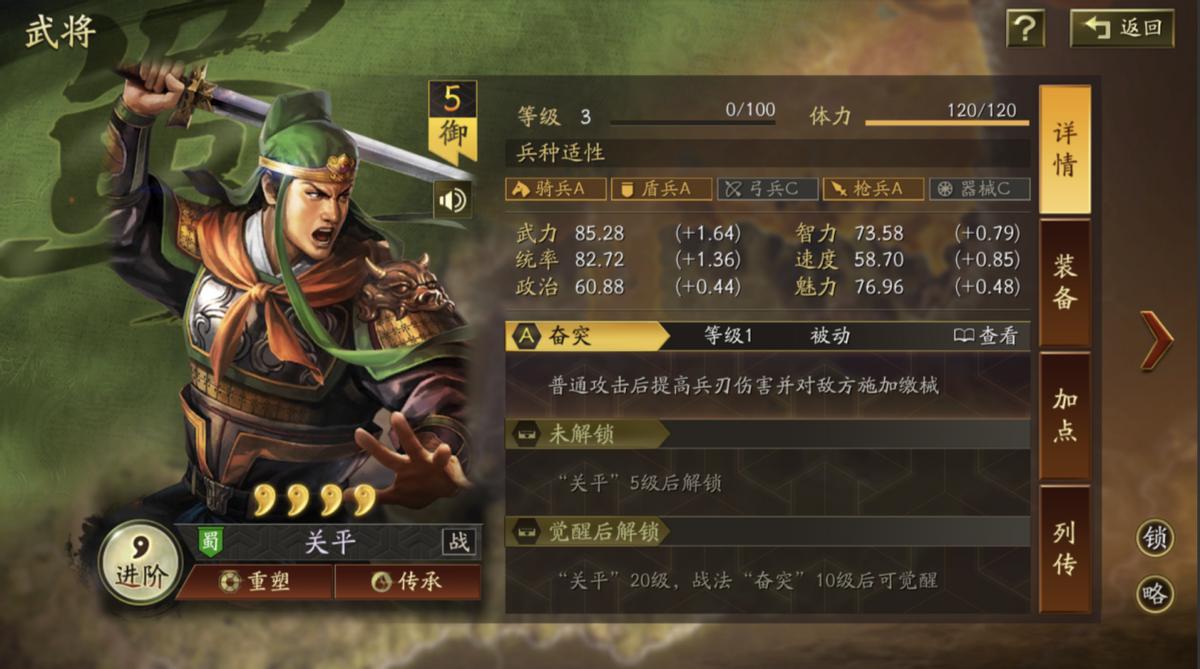
Task: Click the 战 tag beside 关平
Action: 459,542
